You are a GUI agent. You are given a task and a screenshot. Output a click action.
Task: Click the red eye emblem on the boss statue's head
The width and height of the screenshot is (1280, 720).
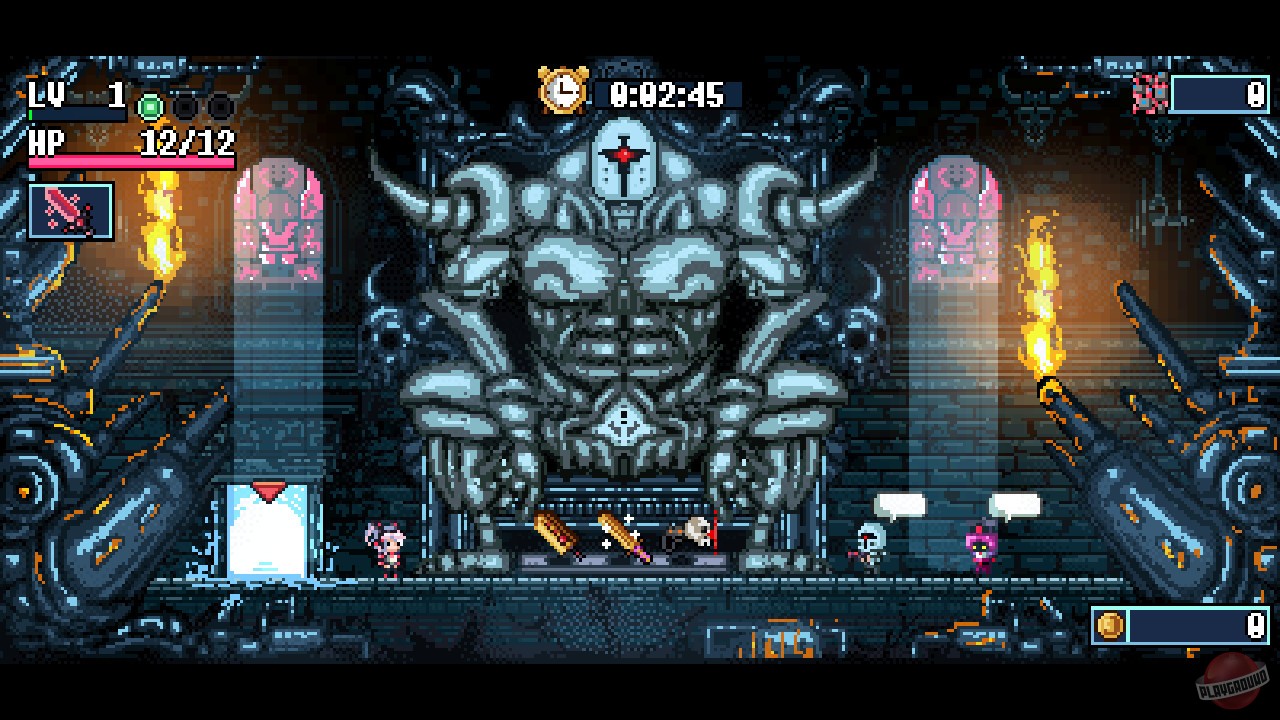625,152
